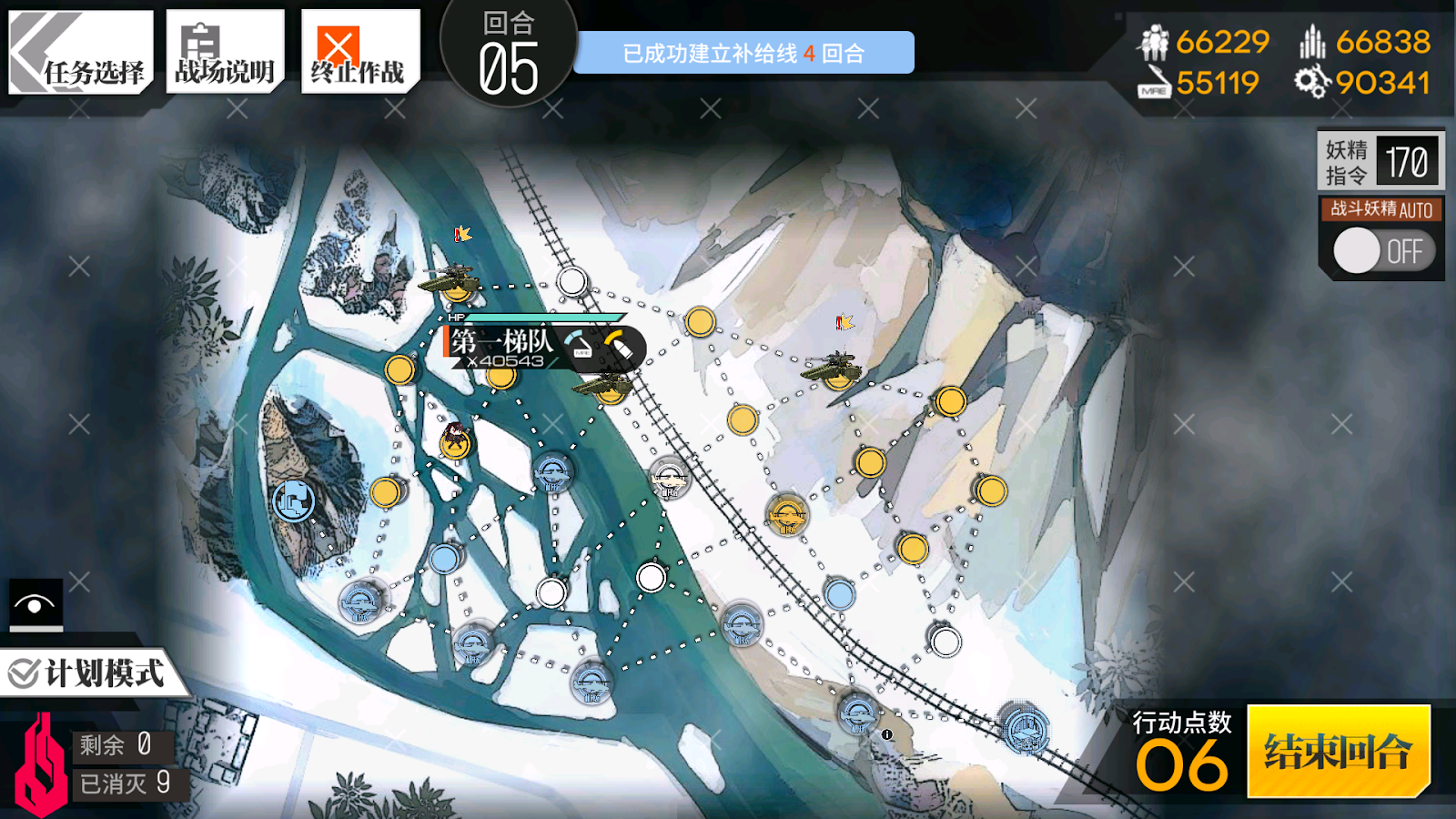
Task: Enable 计划模式 planning mode
Action: [x=89, y=674]
